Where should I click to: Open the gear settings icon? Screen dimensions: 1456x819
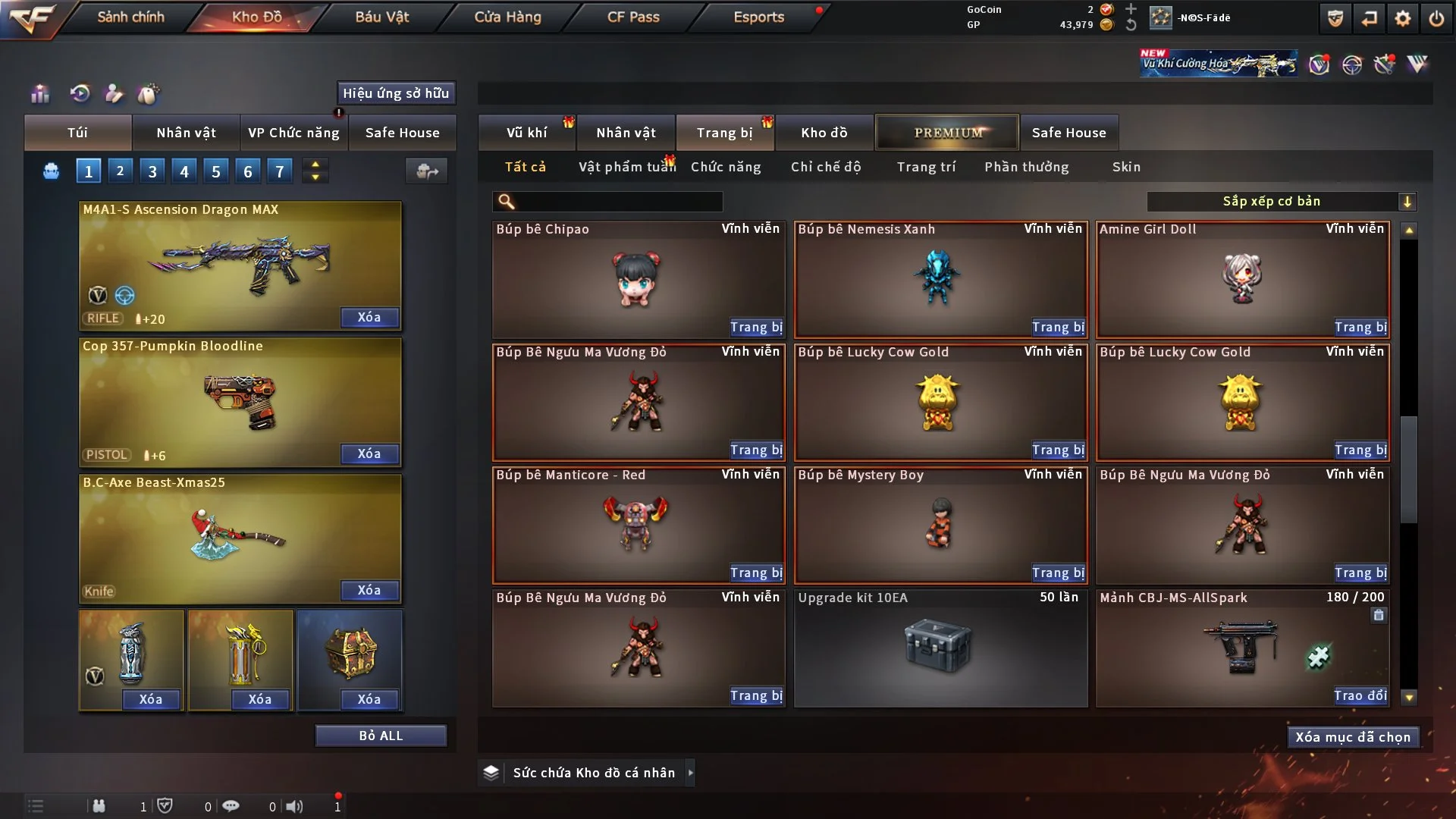tap(1403, 18)
